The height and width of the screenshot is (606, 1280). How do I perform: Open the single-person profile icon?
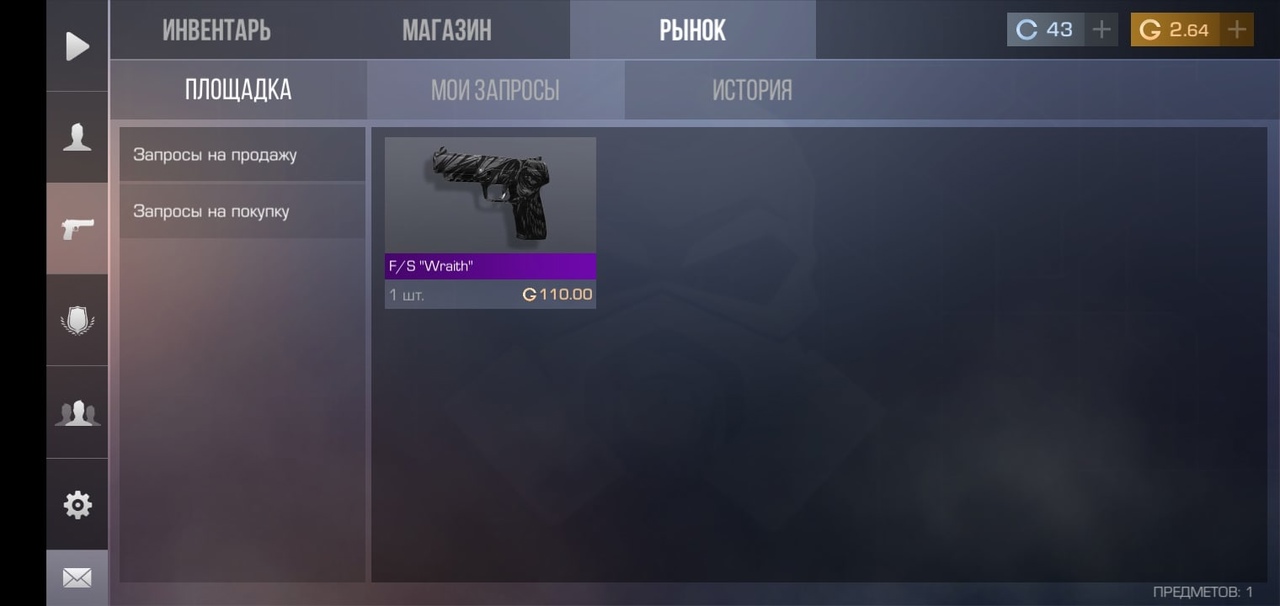[x=77, y=137]
